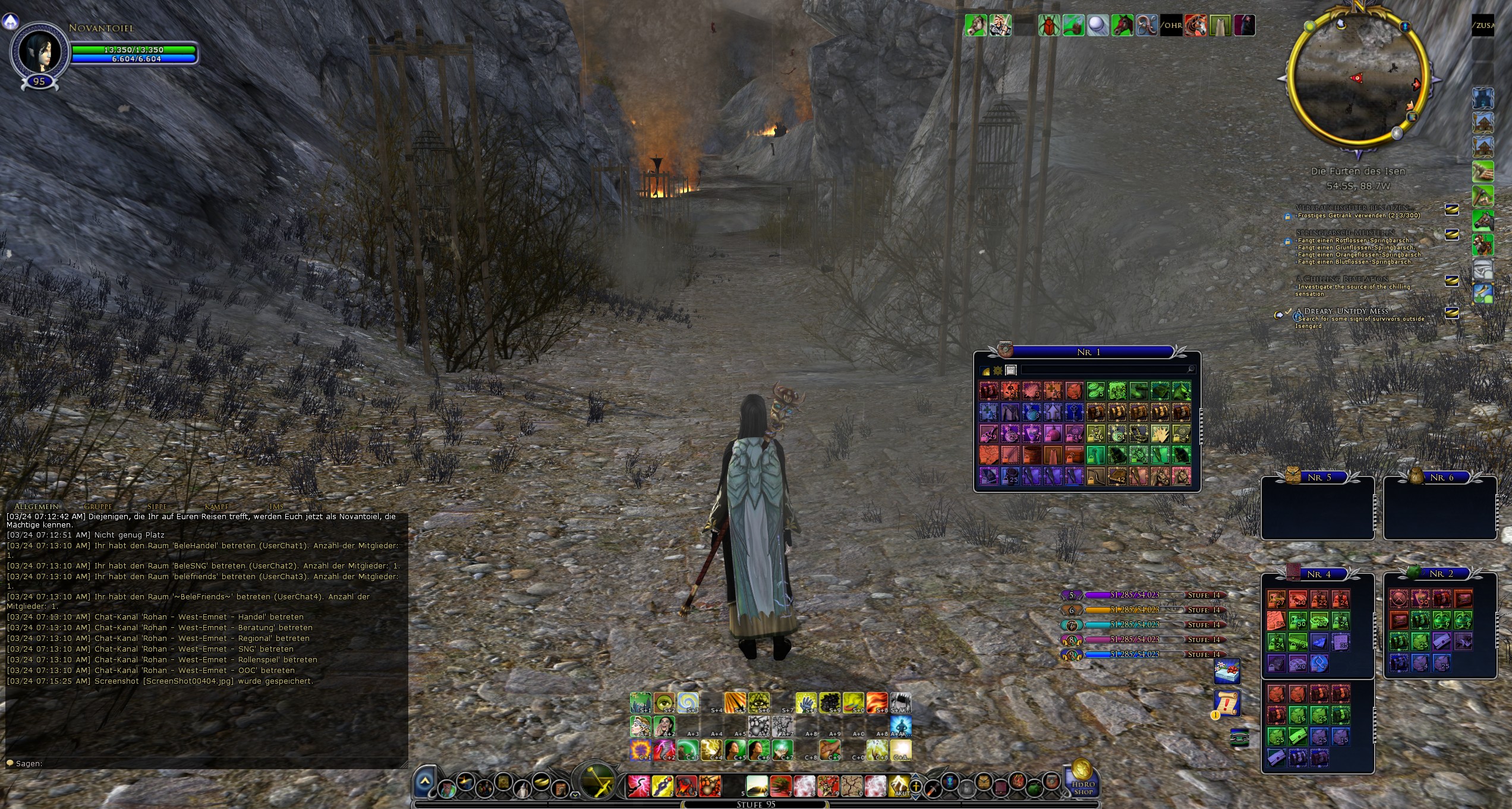Click the search field in bag Nr. 1
Image resolution: width=1512 pixels, height=809 pixels.
coord(1105,370)
